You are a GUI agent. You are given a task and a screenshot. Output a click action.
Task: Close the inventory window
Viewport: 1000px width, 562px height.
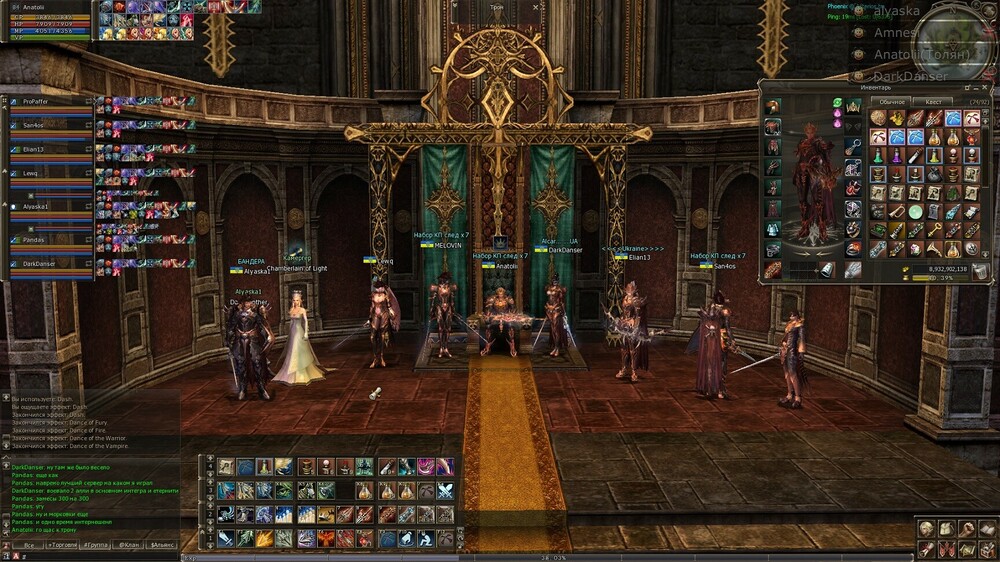[x=982, y=88]
